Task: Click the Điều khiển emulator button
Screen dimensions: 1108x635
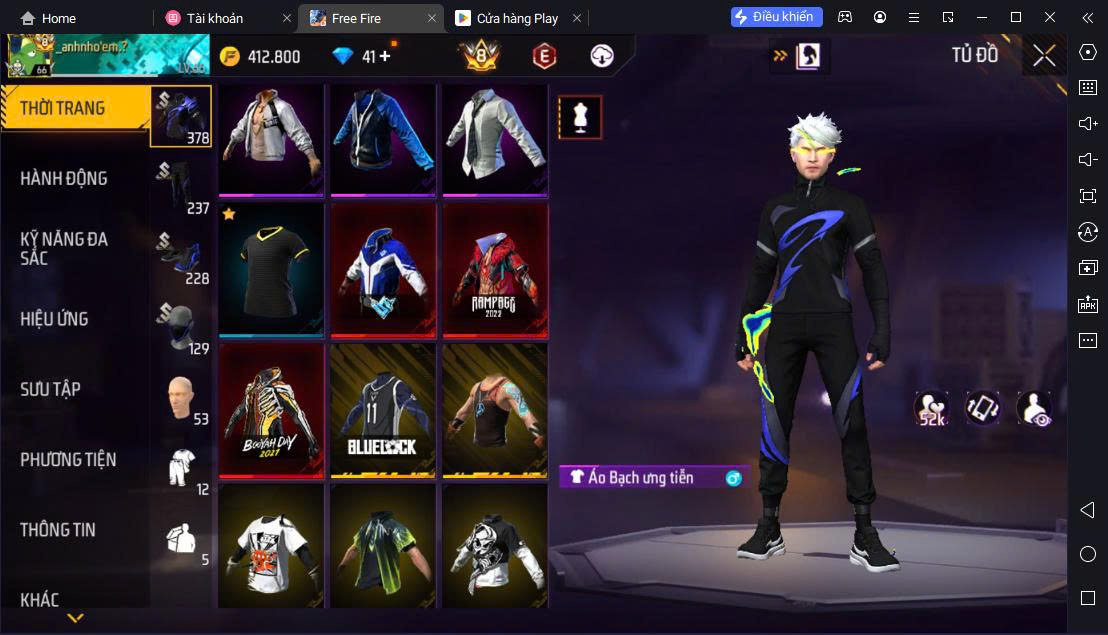Action: [776, 17]
